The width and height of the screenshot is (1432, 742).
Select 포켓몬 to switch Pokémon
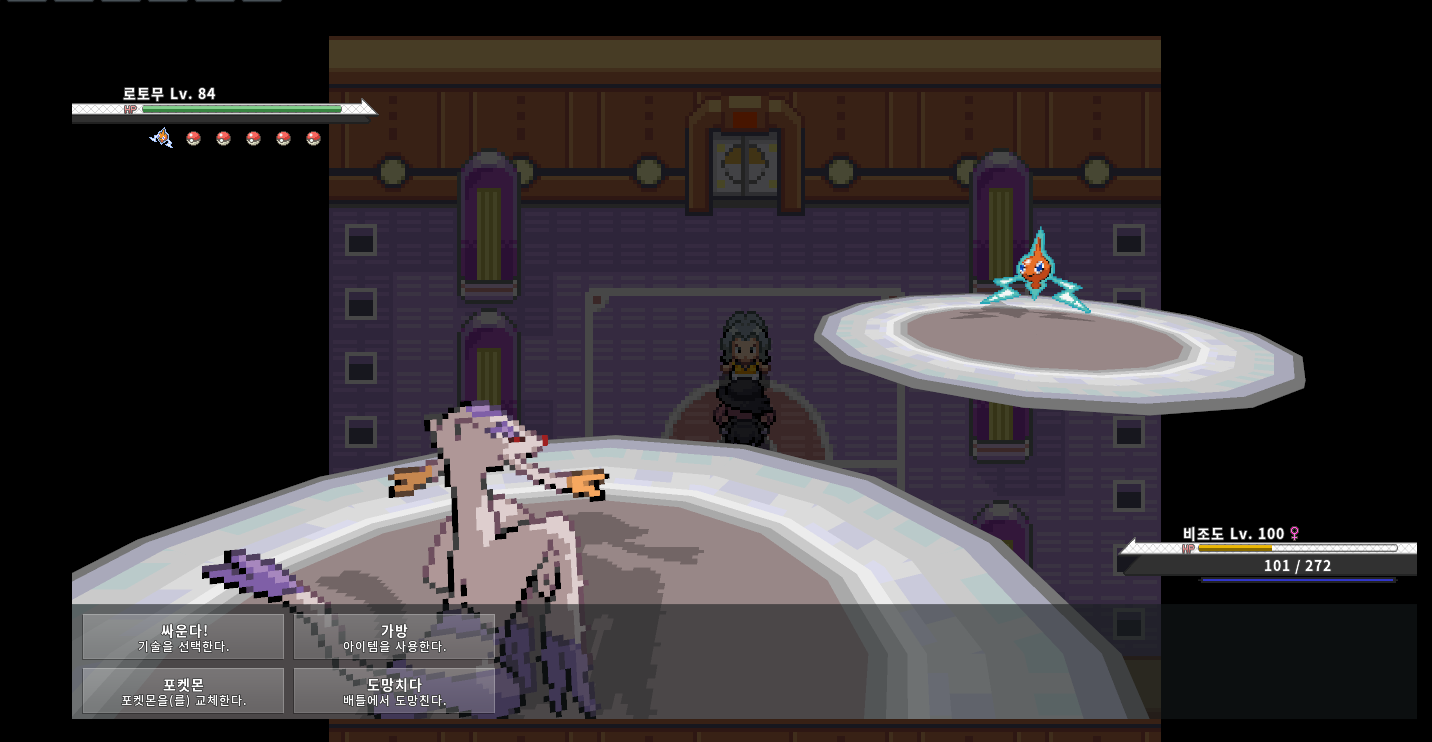click(184, 691)
